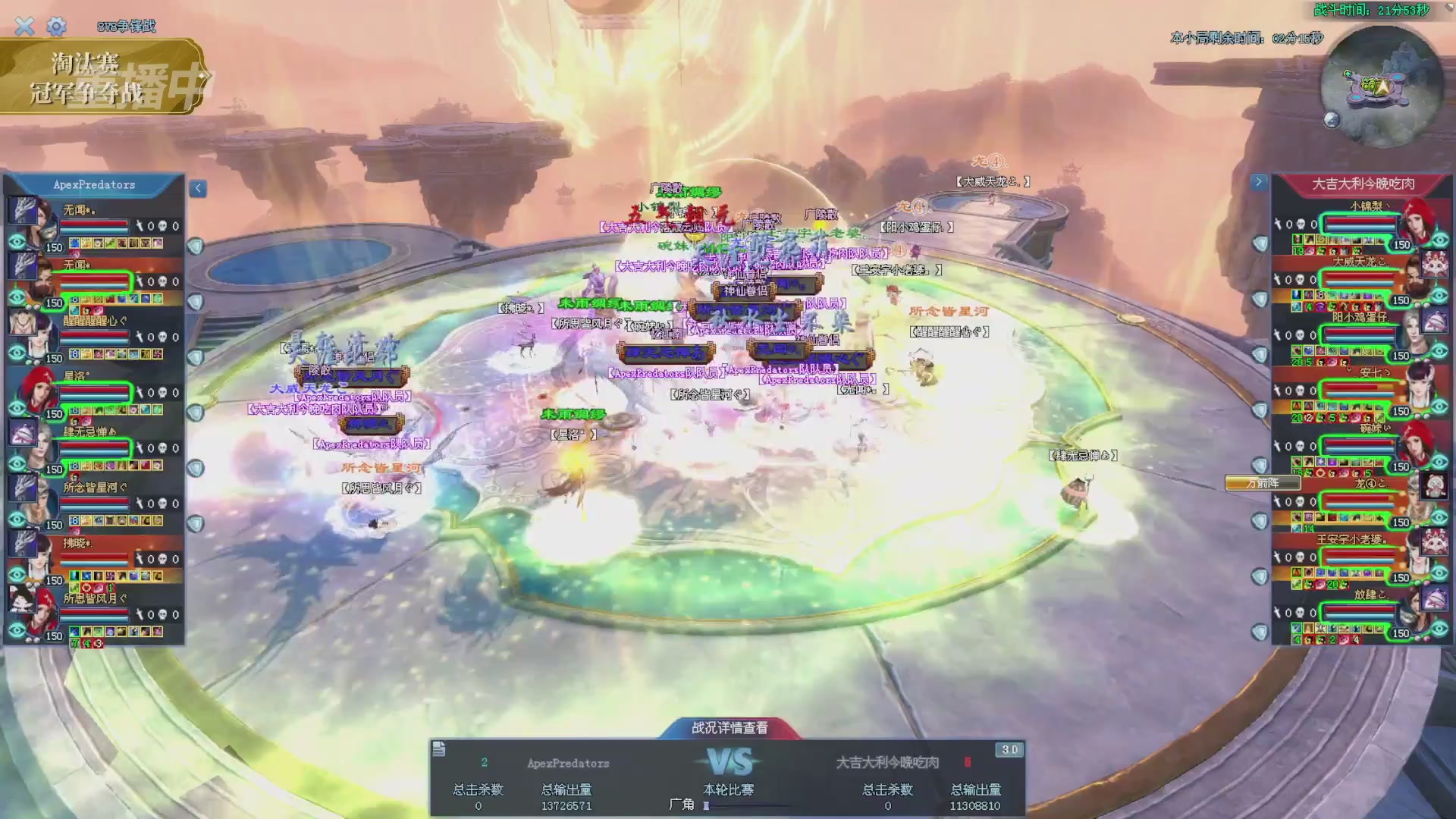The height and width of the screenshot is (819, 1456).
Task: Spectate player 小锦梨 via eye icon
Action: [x=1439, y=240]
